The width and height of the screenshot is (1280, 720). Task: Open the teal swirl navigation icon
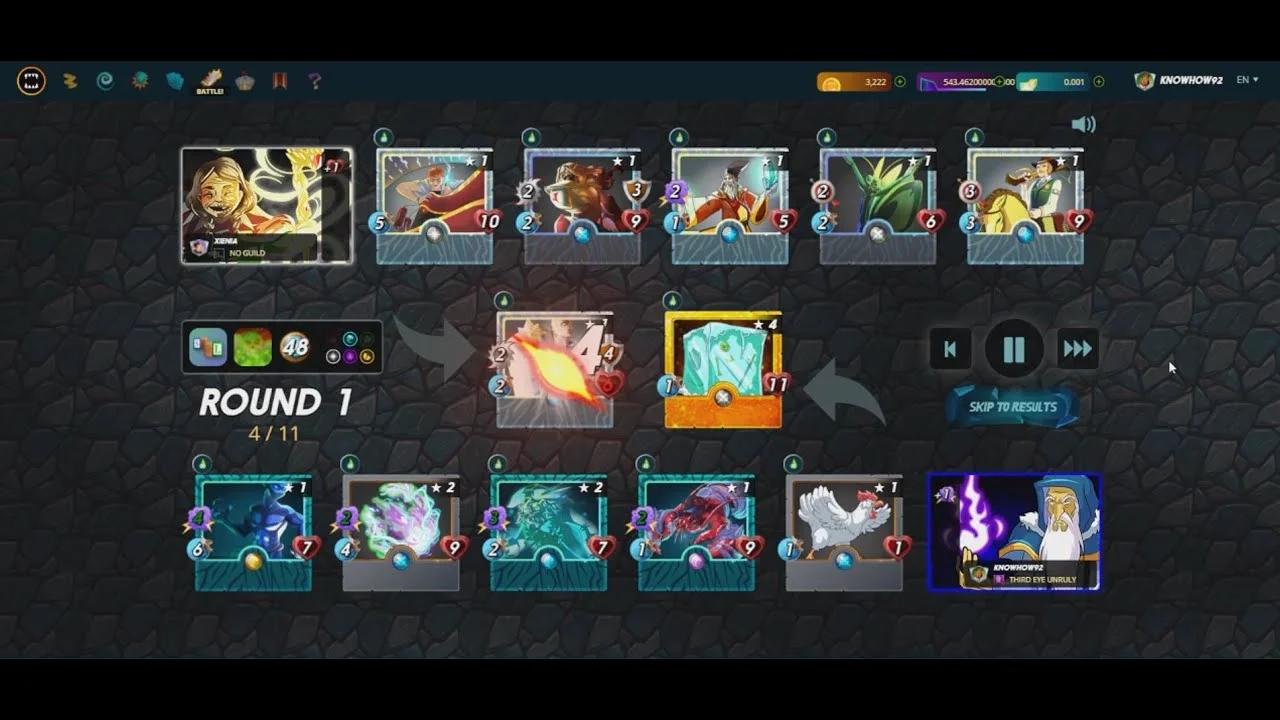click(x=105, y=81)
